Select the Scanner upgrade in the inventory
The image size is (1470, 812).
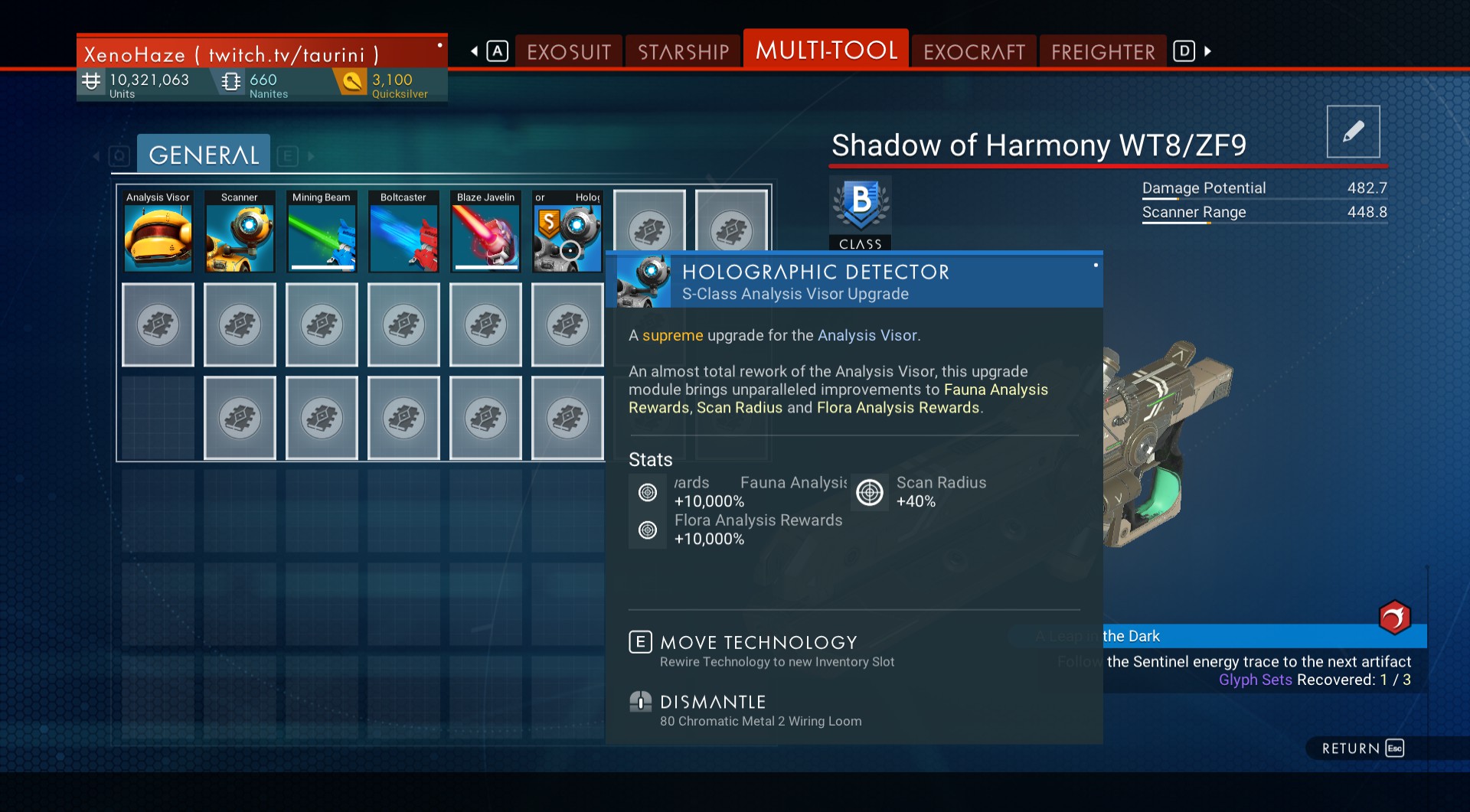(240, 233)
